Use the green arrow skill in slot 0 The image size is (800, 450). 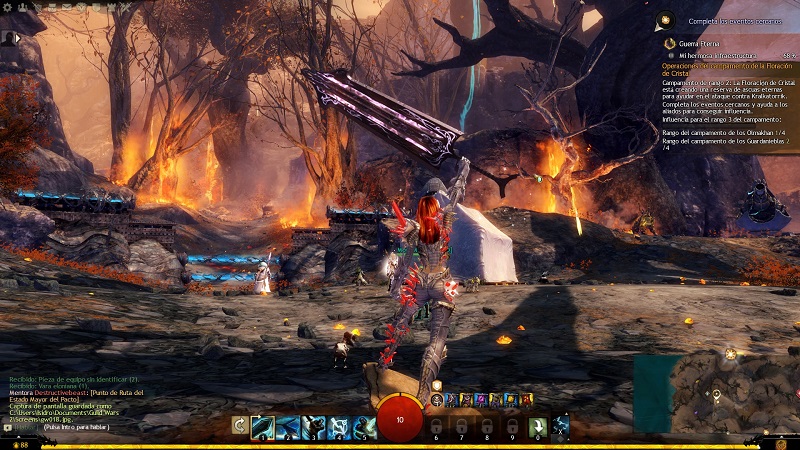tap(537, 427)
